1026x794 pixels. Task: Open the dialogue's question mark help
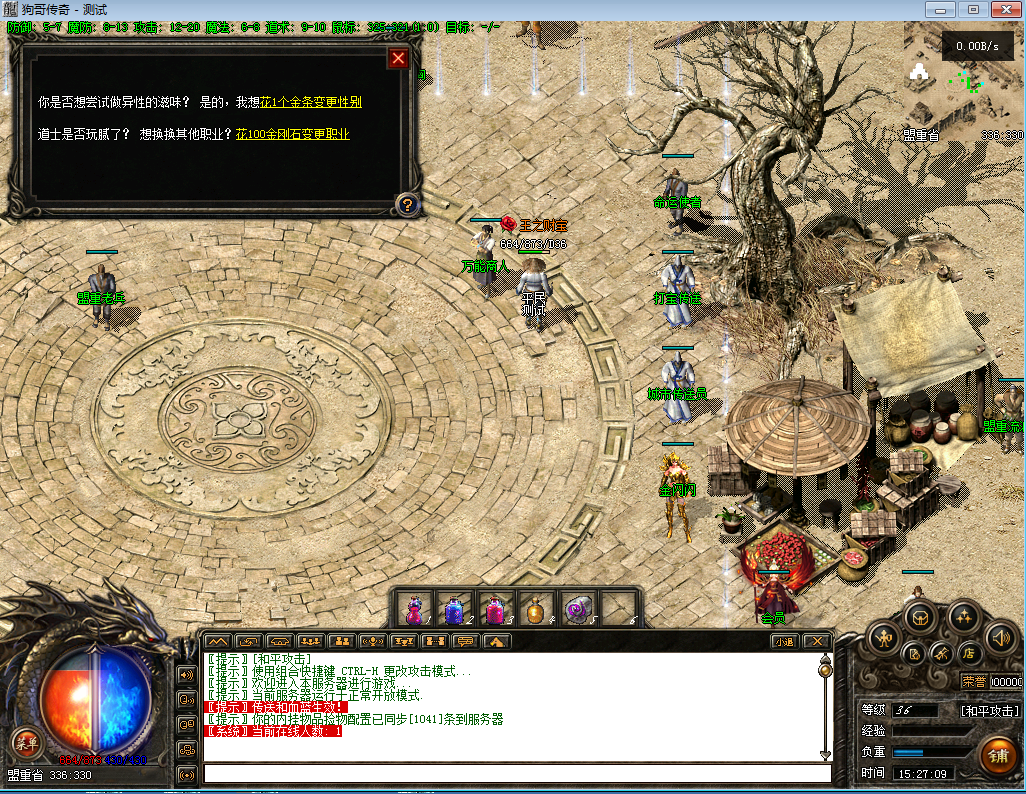[x=407, y=205]
